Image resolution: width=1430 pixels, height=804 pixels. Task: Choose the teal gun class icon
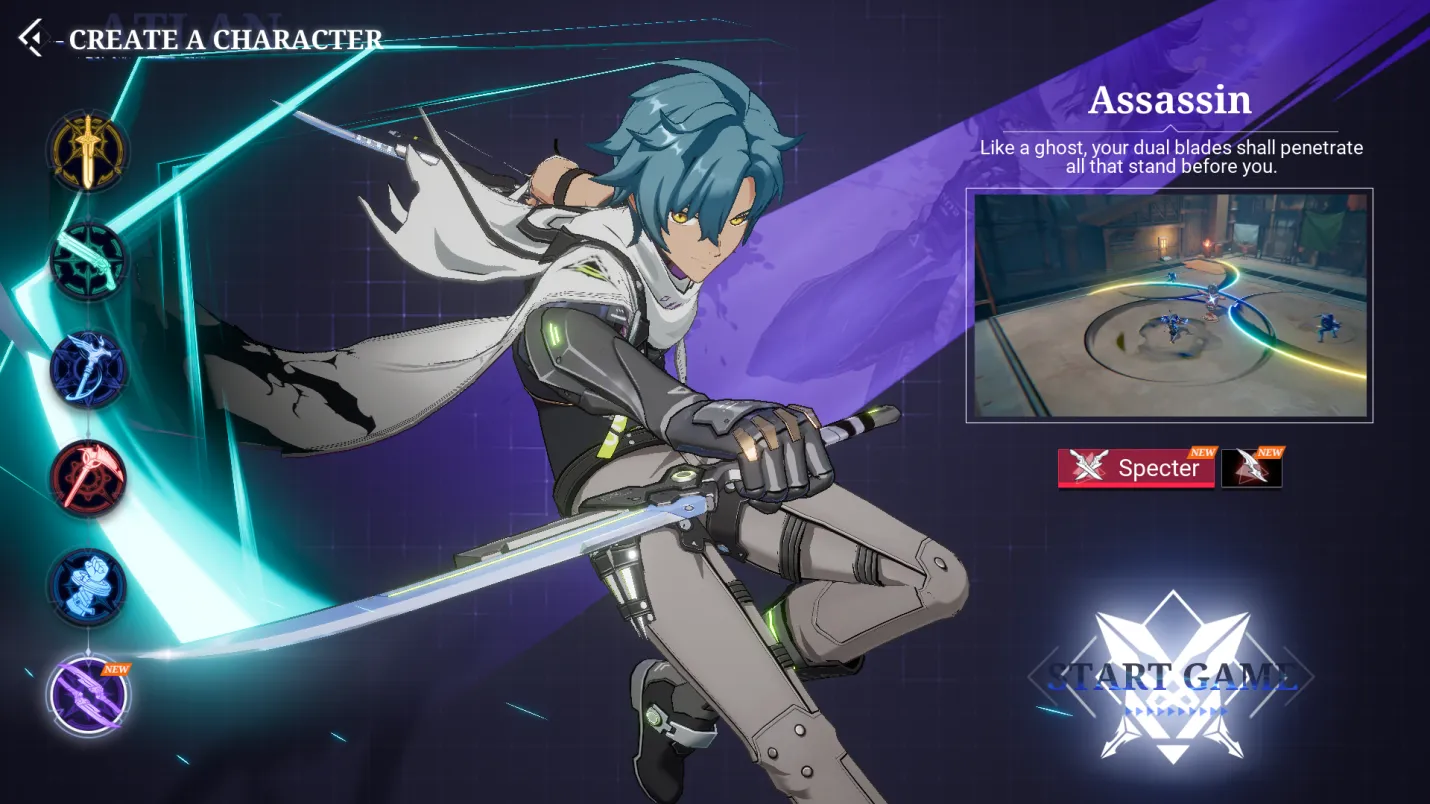[x=88, y=261]
